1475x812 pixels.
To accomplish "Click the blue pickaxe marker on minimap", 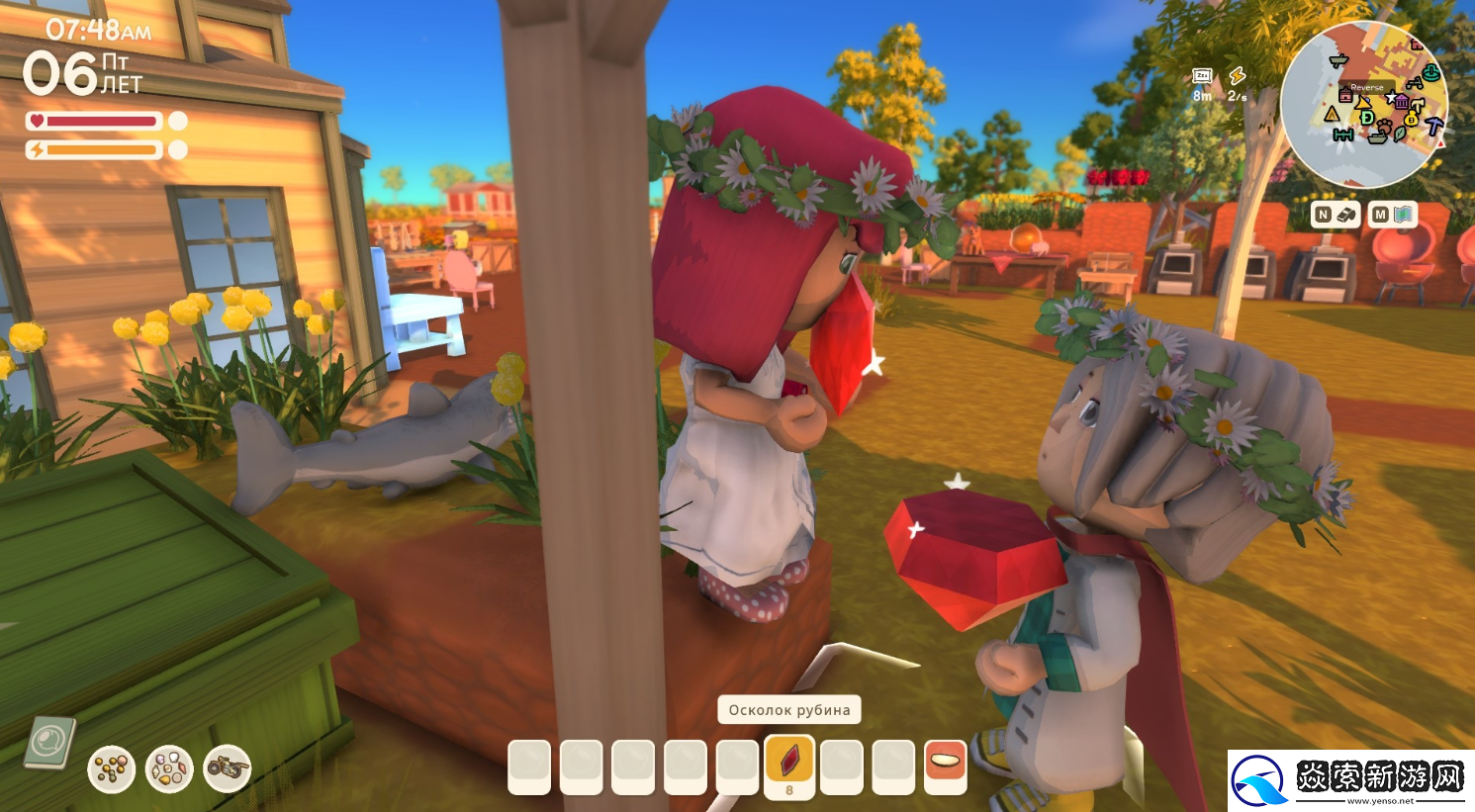I will (1433, 126).
